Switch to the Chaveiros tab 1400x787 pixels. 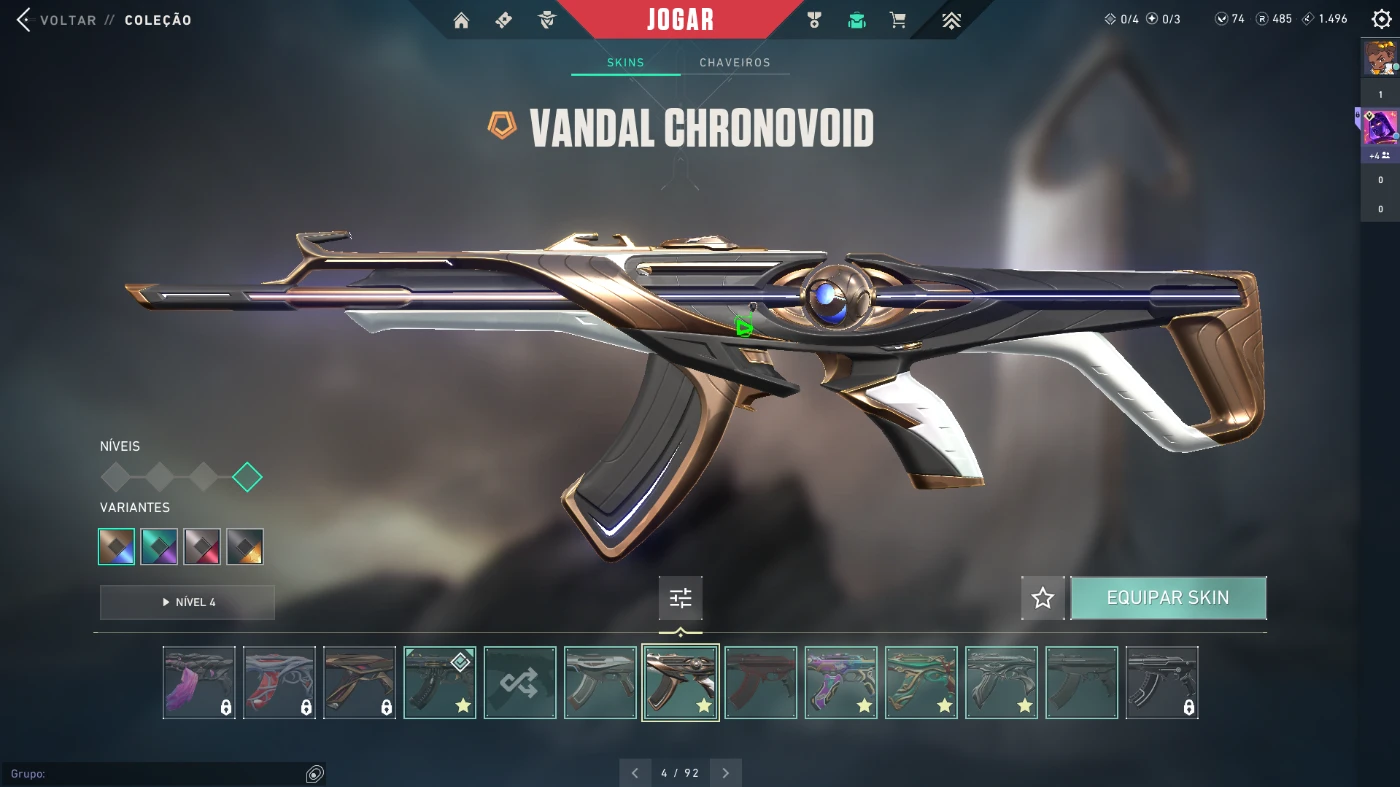(735, 62)
